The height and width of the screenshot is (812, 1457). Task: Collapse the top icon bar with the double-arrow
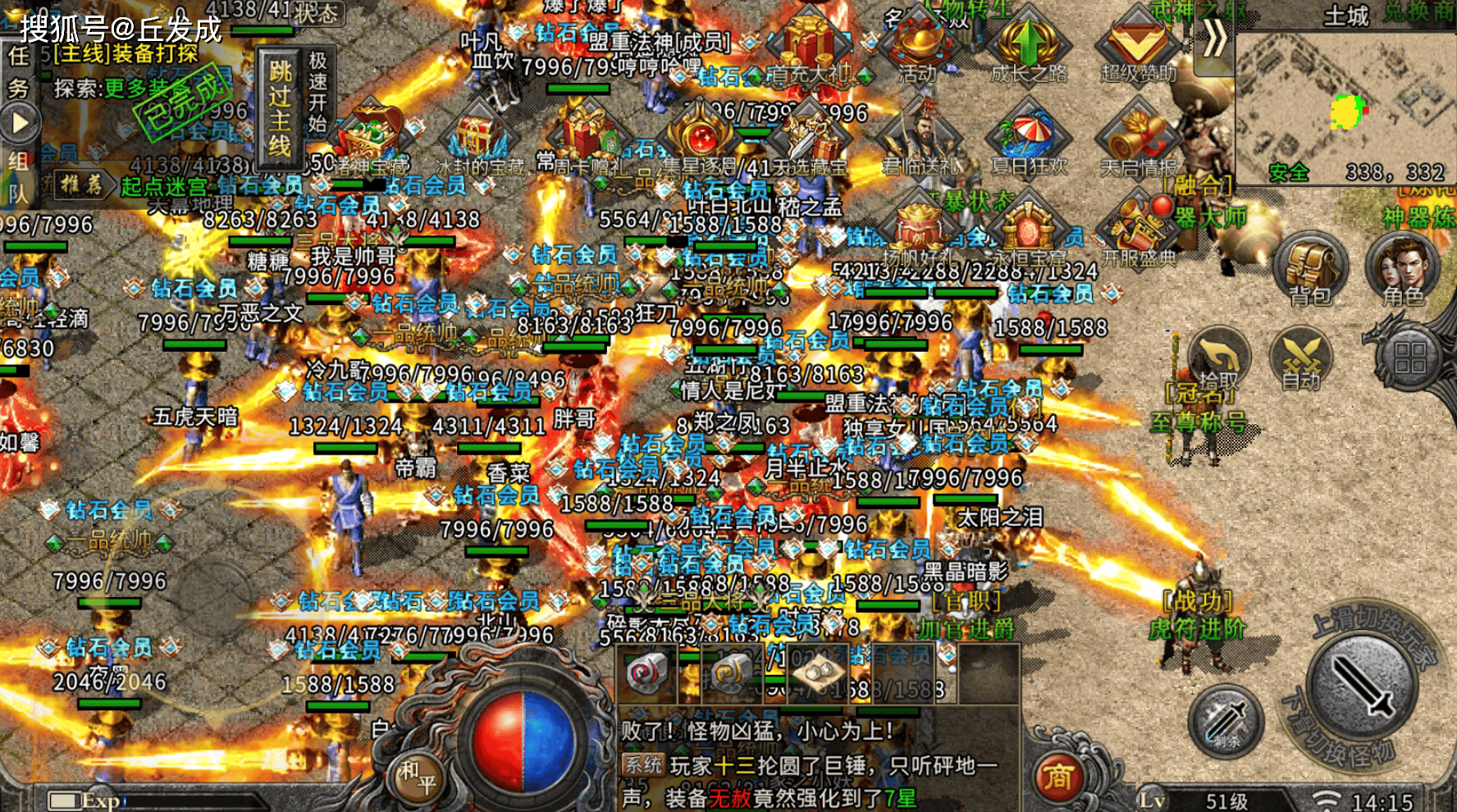(x=1214, y=39)
